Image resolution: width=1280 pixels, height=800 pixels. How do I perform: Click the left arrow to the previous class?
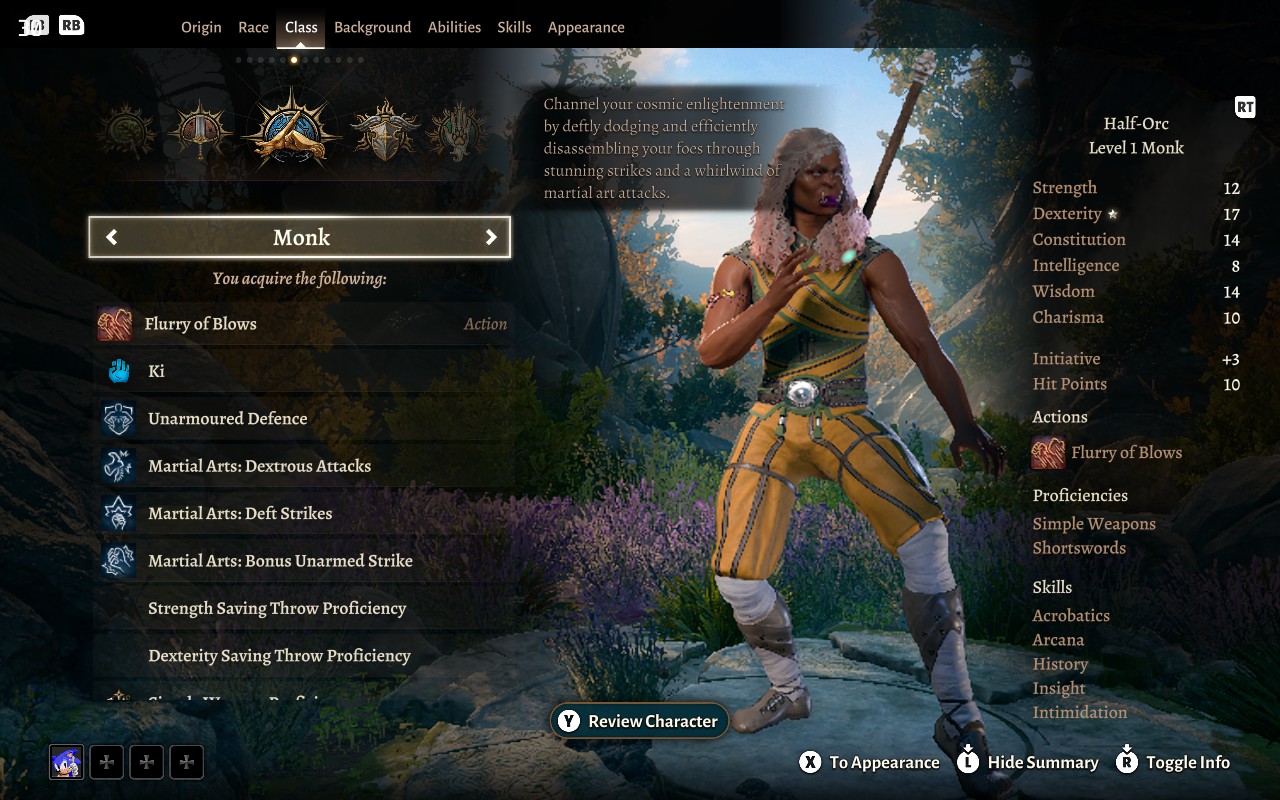coord(110,237)
